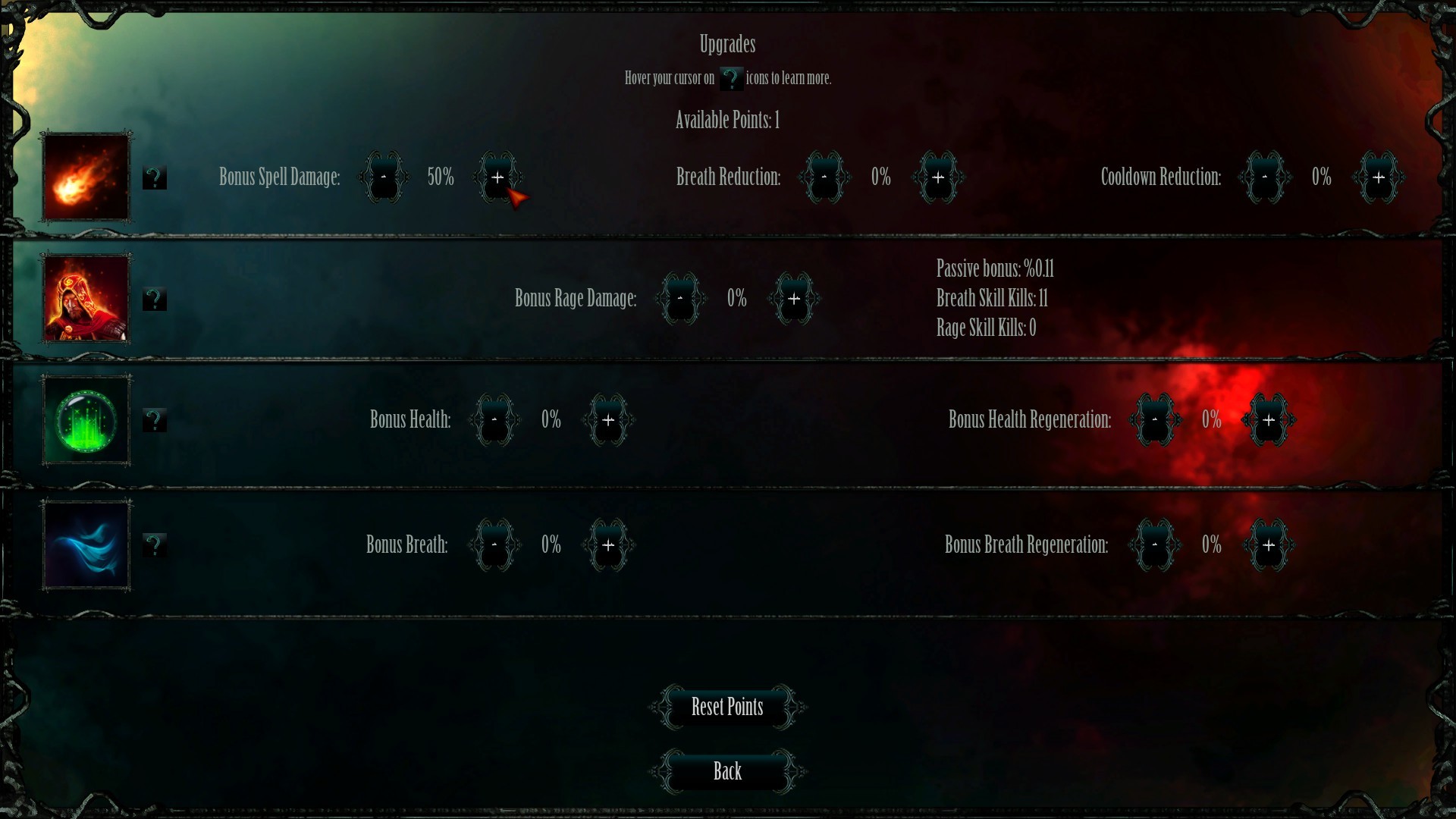Decrease Bonus Spell Damage with minus button
Screen dimensions: 1456x819
coord(384,177)
